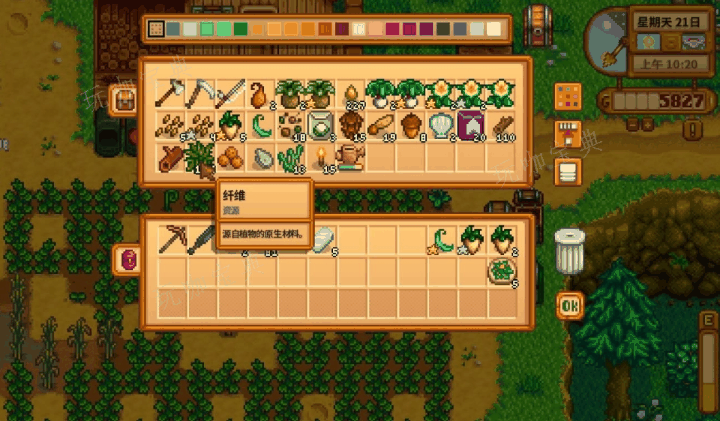The height and width of the screenshot is (421, 720).
Task: Click the purple gem button left of backpack
Action: (x=128, y=259)
